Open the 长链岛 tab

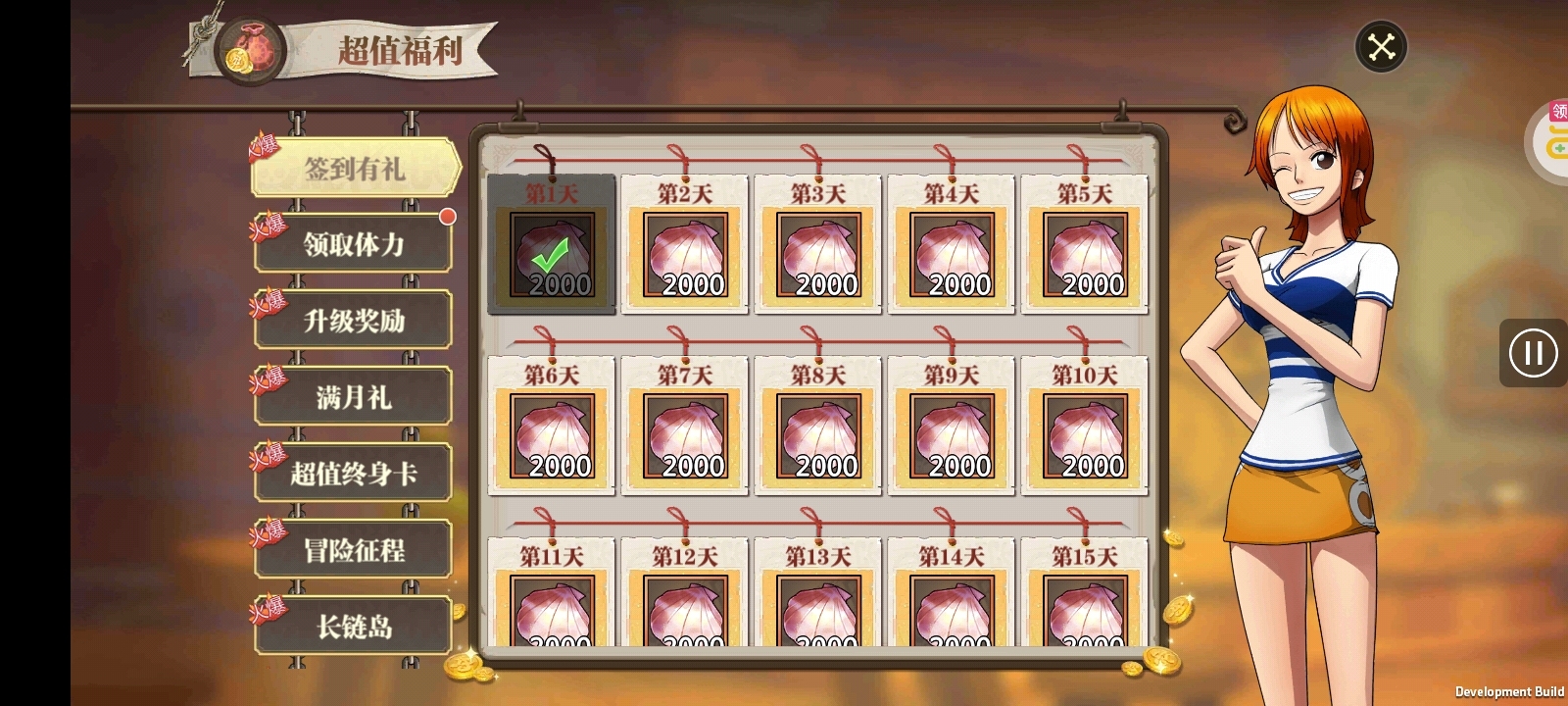pyautogui.click(x=353, y=627)
